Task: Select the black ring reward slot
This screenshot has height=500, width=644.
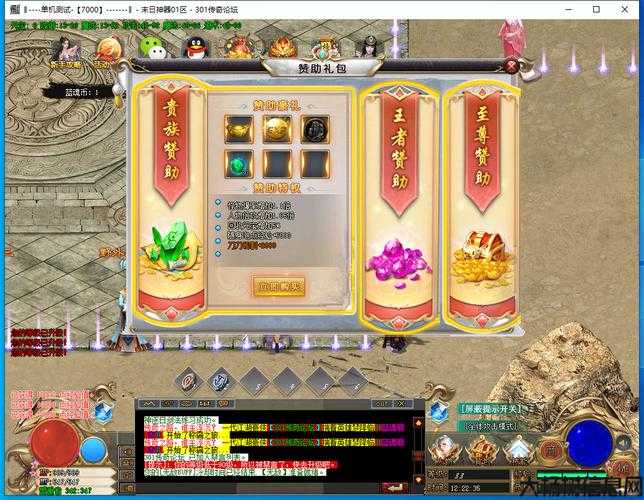Action: [315, 128]
